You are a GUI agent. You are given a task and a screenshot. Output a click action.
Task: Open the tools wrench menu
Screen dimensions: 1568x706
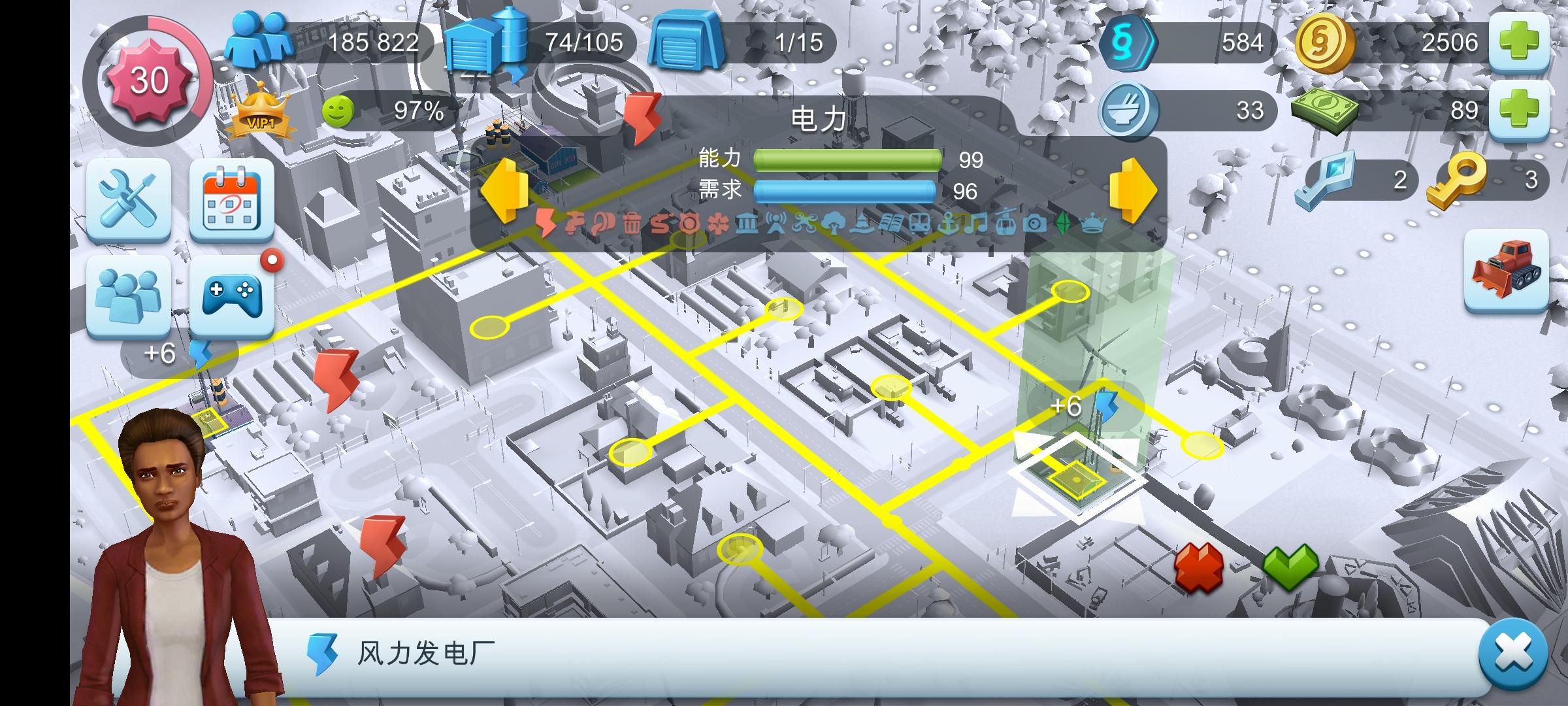point(129,203)
